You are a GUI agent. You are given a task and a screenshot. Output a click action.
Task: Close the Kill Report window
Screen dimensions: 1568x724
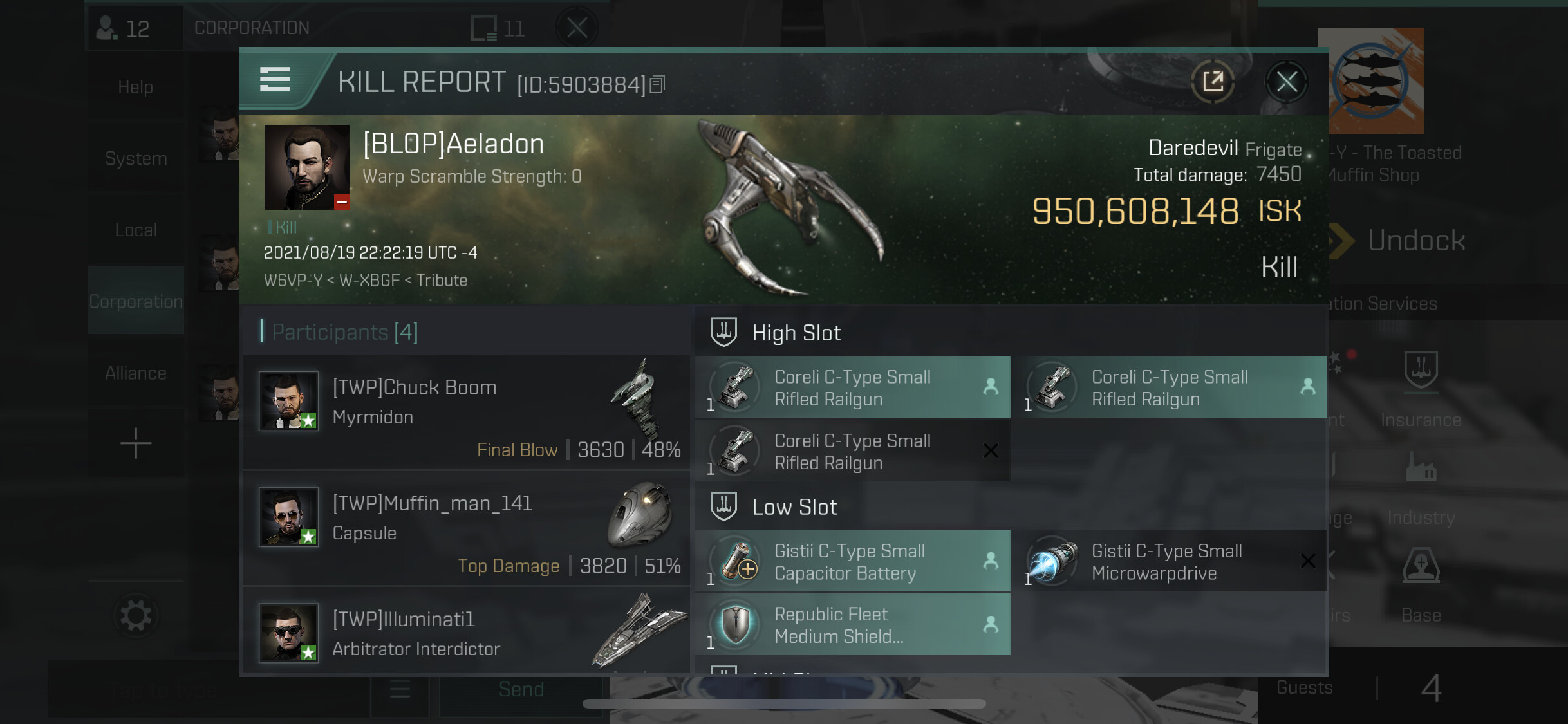coord(1286,82)
